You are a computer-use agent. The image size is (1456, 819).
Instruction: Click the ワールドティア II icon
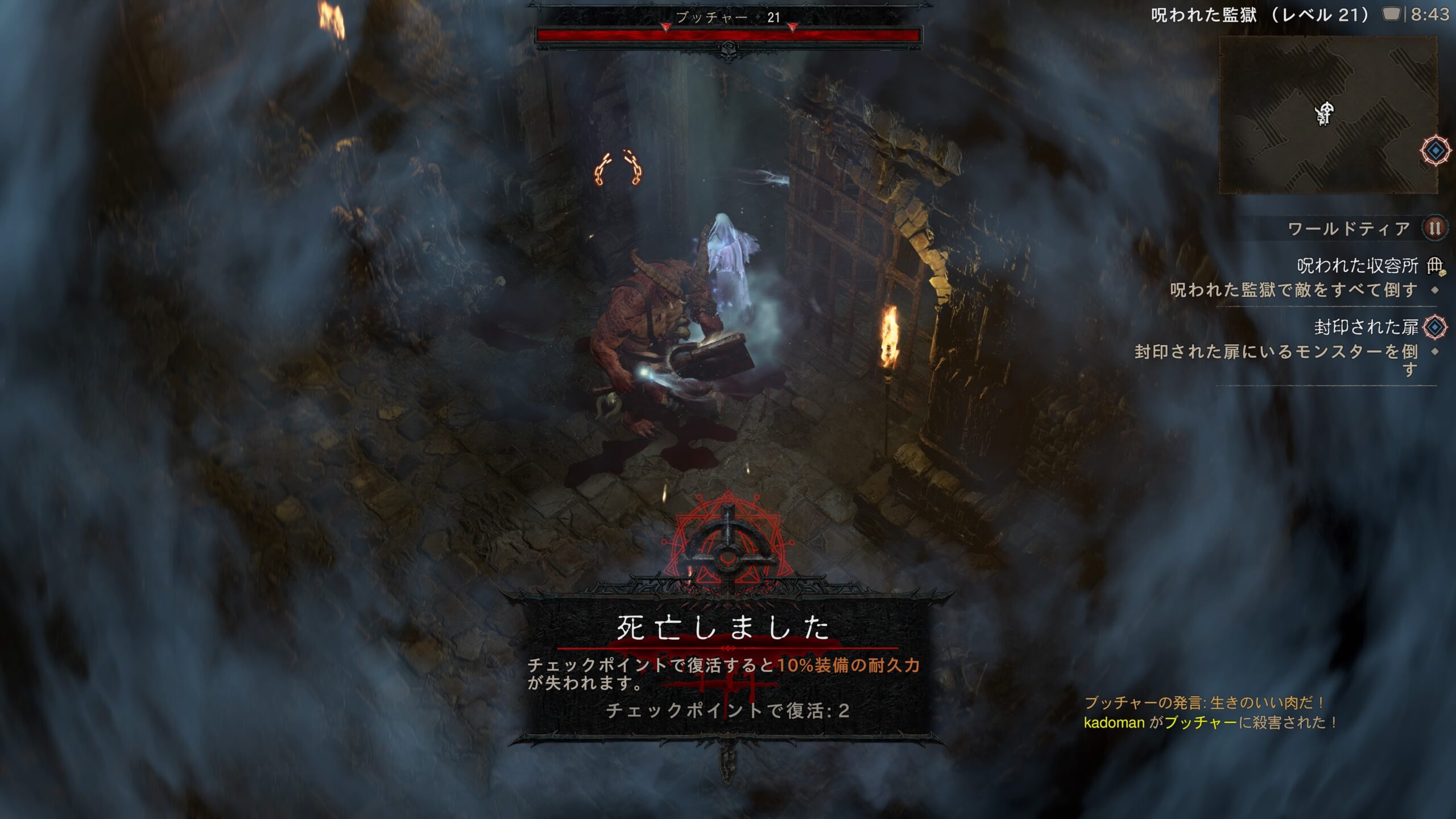[x=1434, y=229]
